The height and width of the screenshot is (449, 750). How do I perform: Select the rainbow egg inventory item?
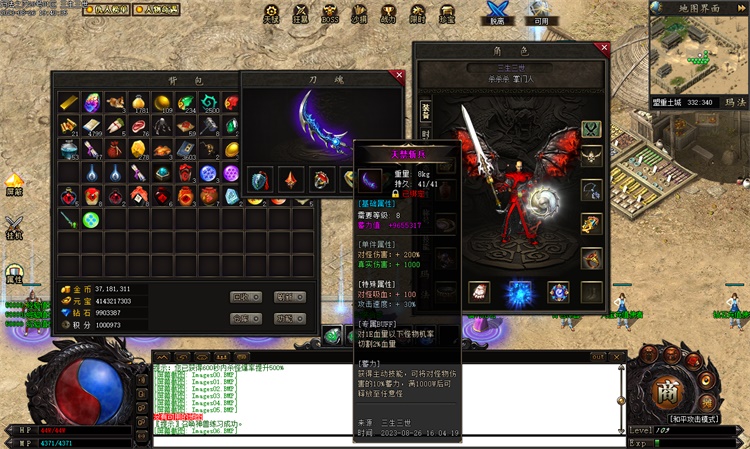coord(92,102)
